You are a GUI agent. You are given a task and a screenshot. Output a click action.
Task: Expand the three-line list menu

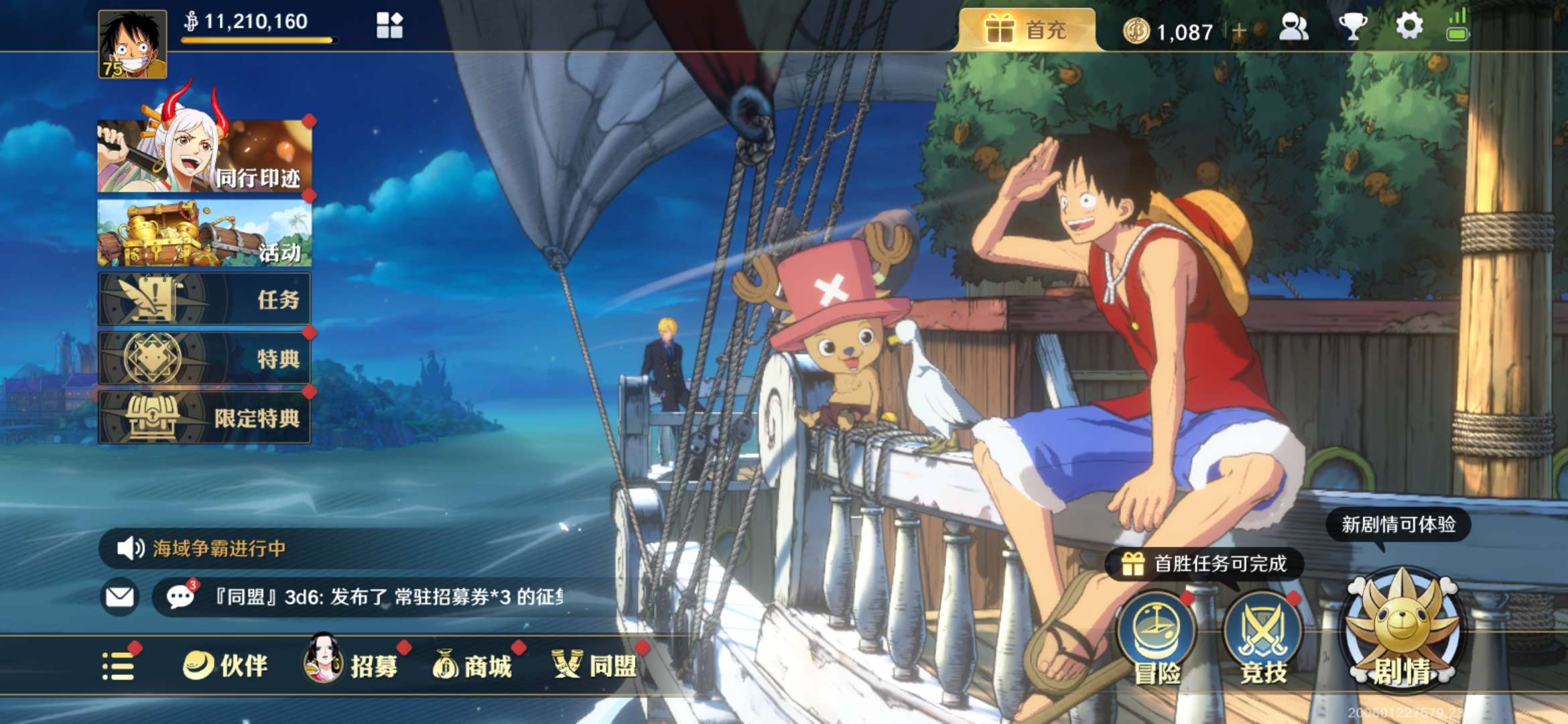click(119, 666)
